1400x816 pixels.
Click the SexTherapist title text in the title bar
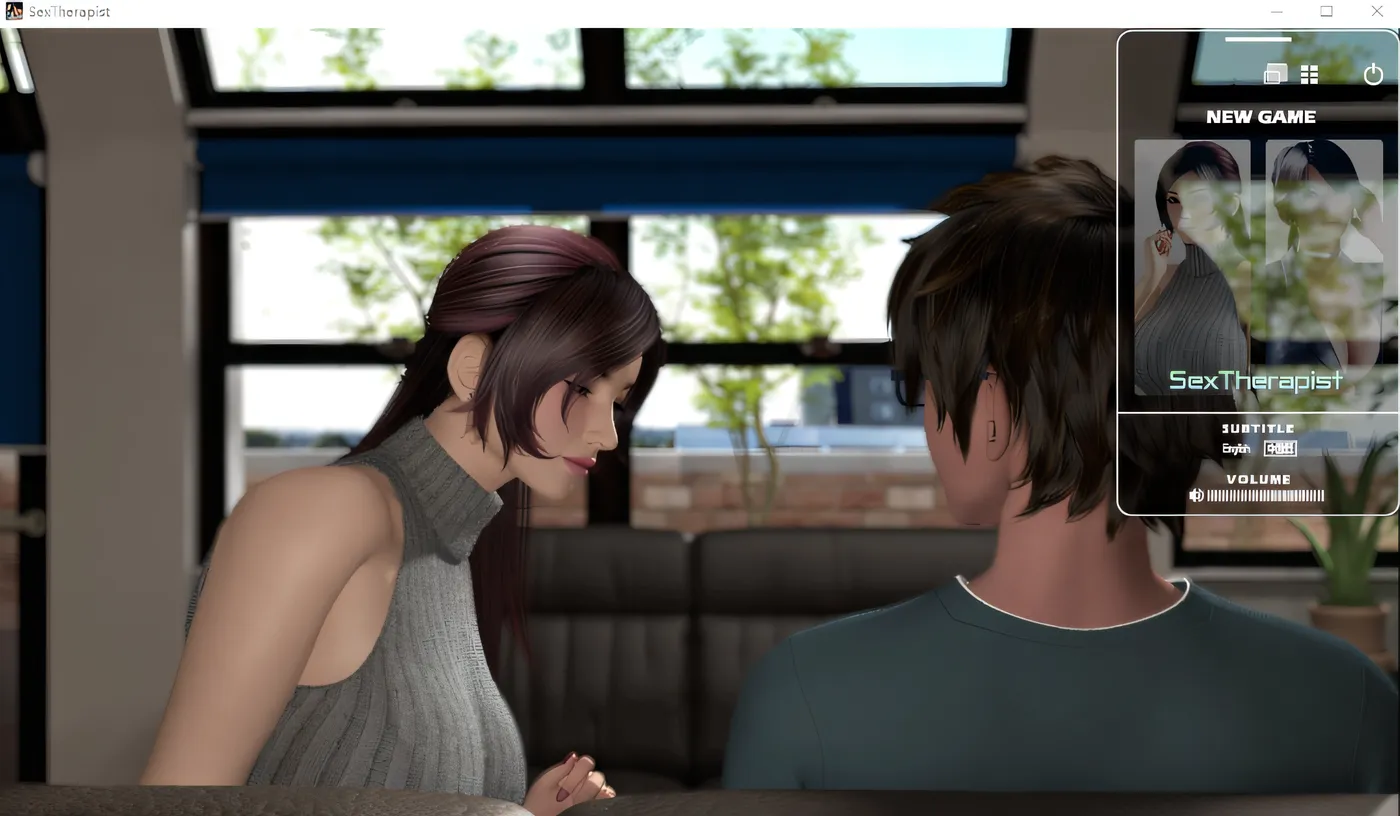[x=68, y=11]
